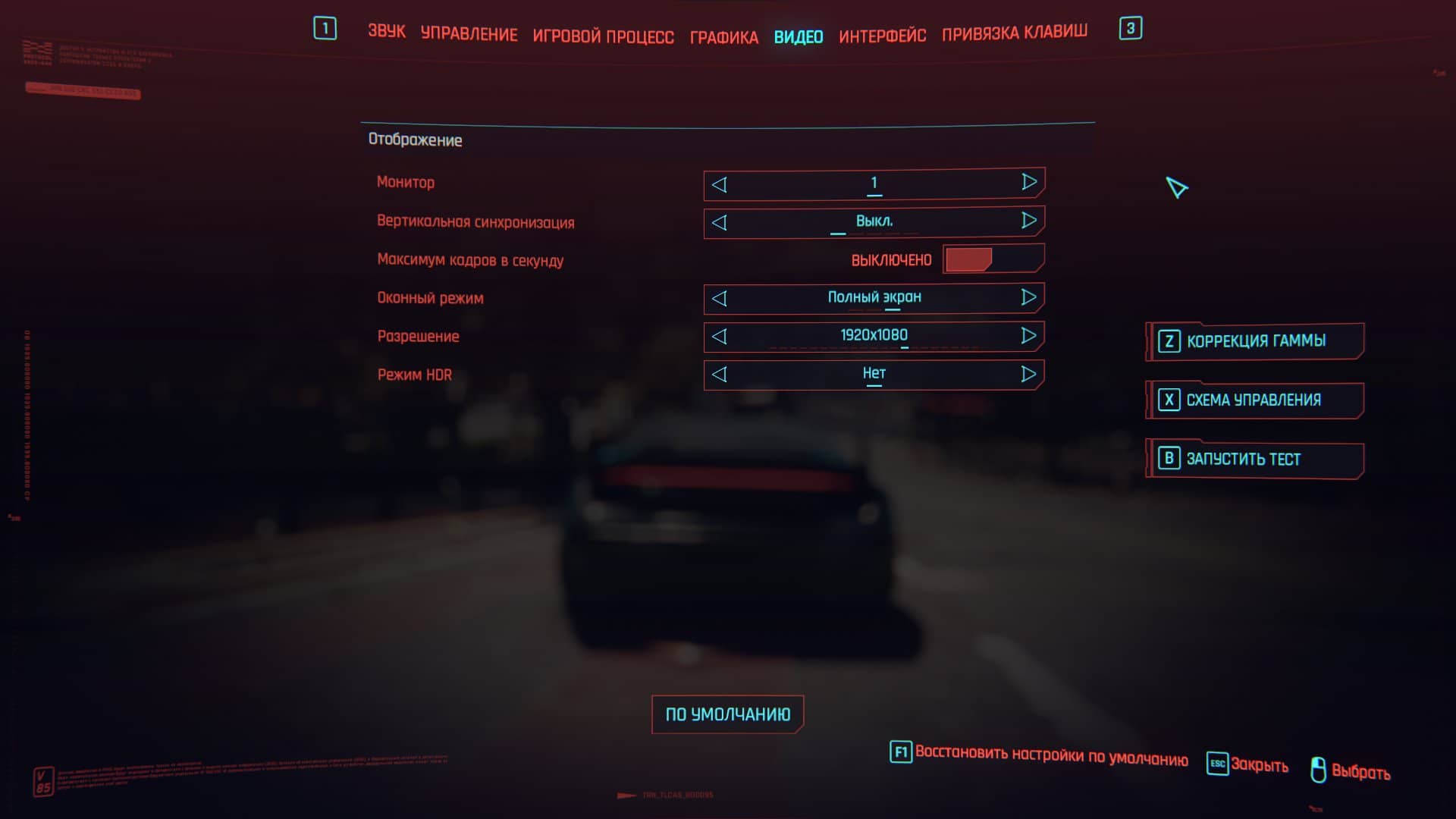Click the X key icon beside СХЕМА УПРАВЛЕНИЯ

click(x=1168, y=400)
